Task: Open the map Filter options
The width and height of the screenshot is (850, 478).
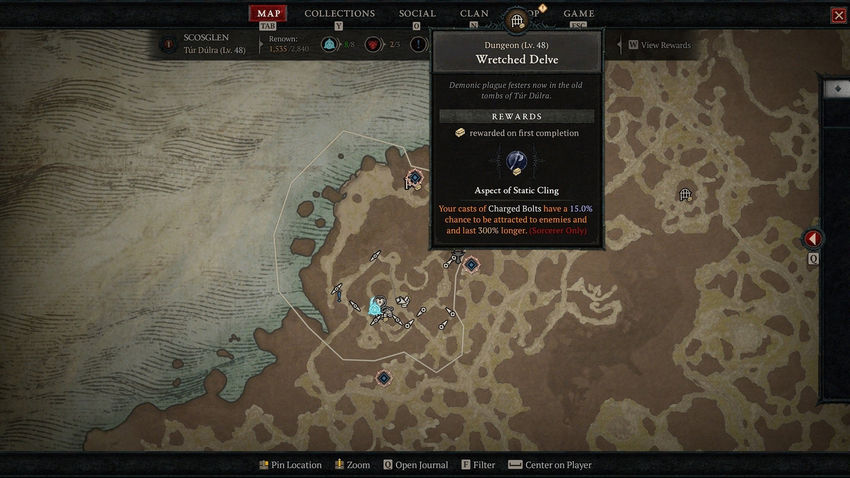Action: point(478,465)
